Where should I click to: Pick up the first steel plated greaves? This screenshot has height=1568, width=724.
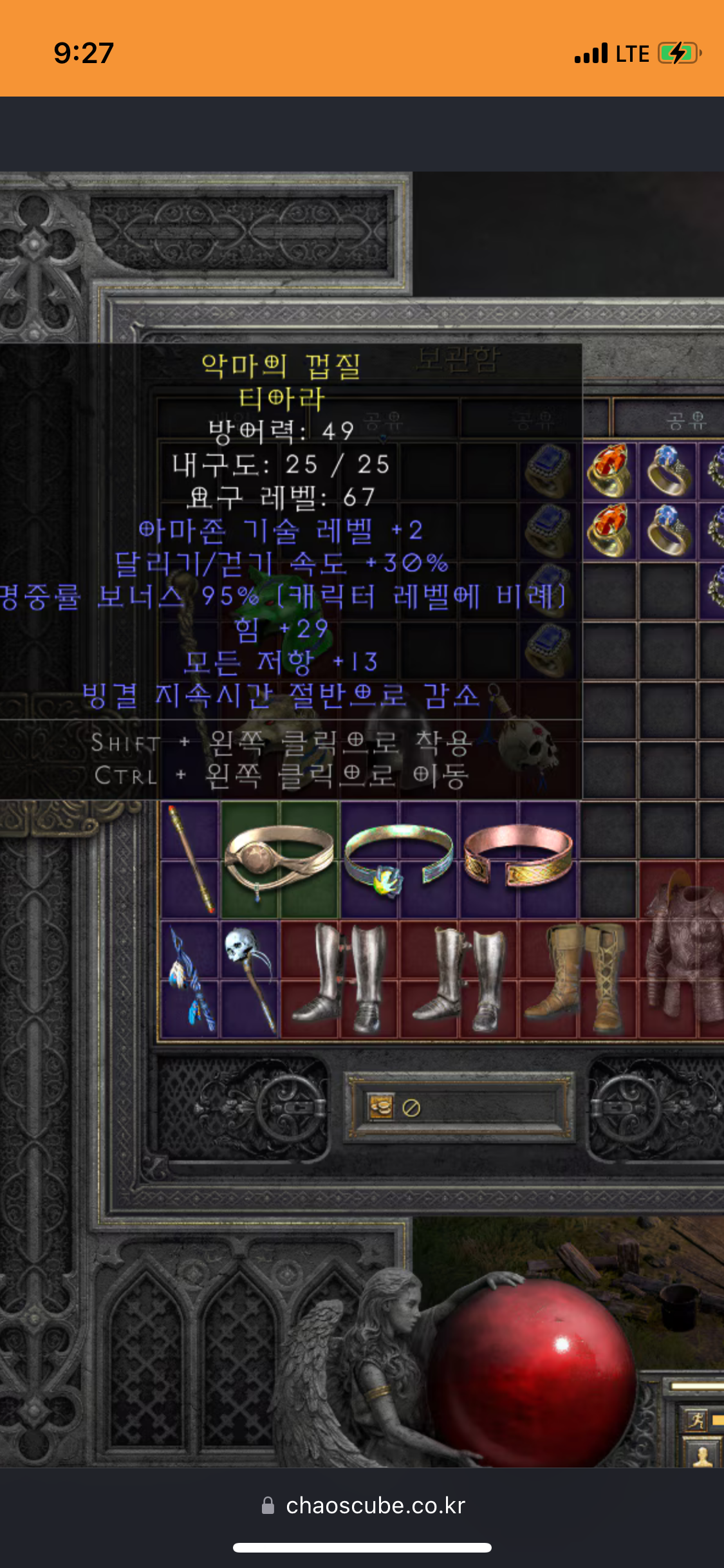click(339, 978)
